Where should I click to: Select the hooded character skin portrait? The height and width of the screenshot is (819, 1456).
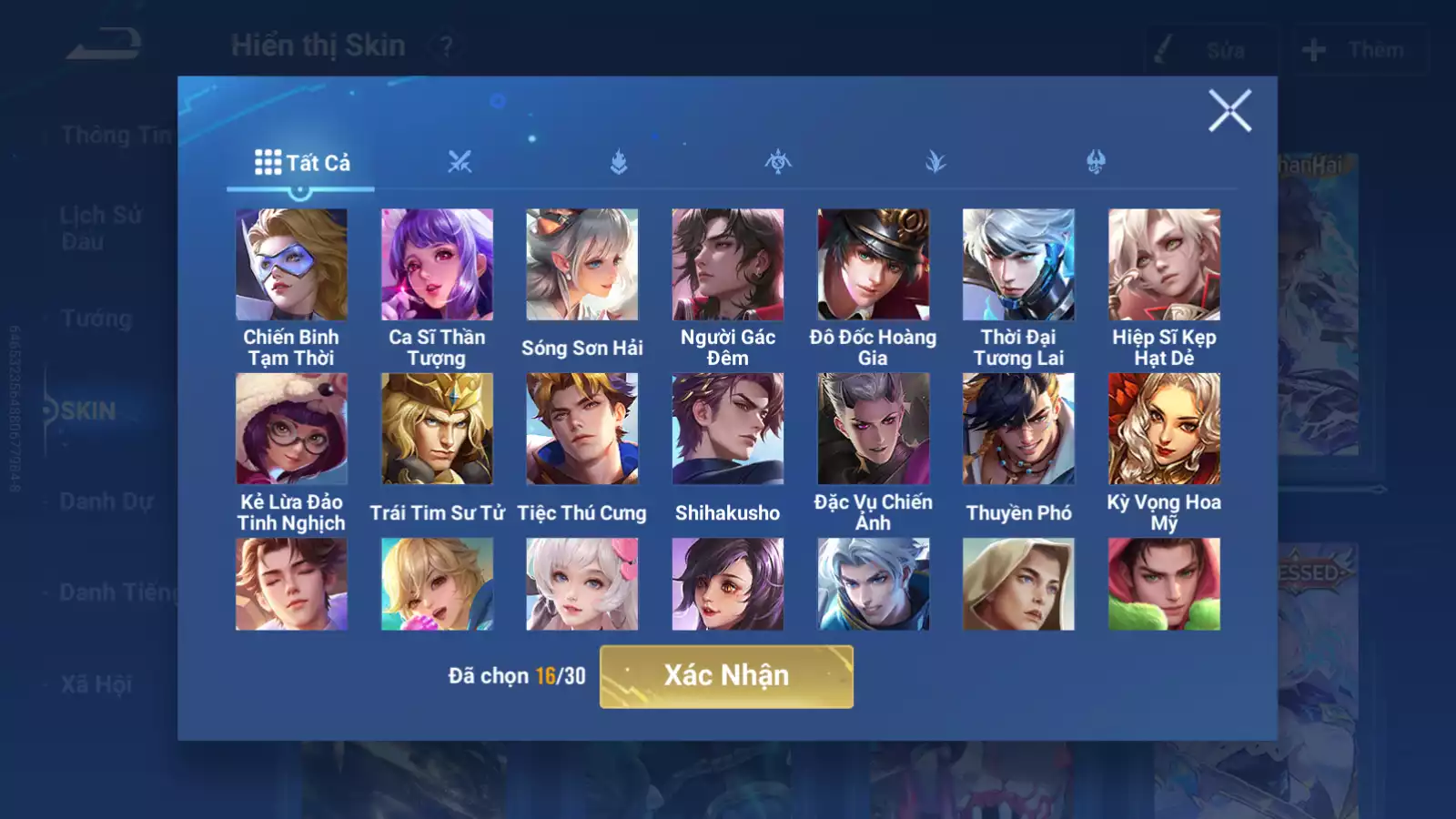1018,584
